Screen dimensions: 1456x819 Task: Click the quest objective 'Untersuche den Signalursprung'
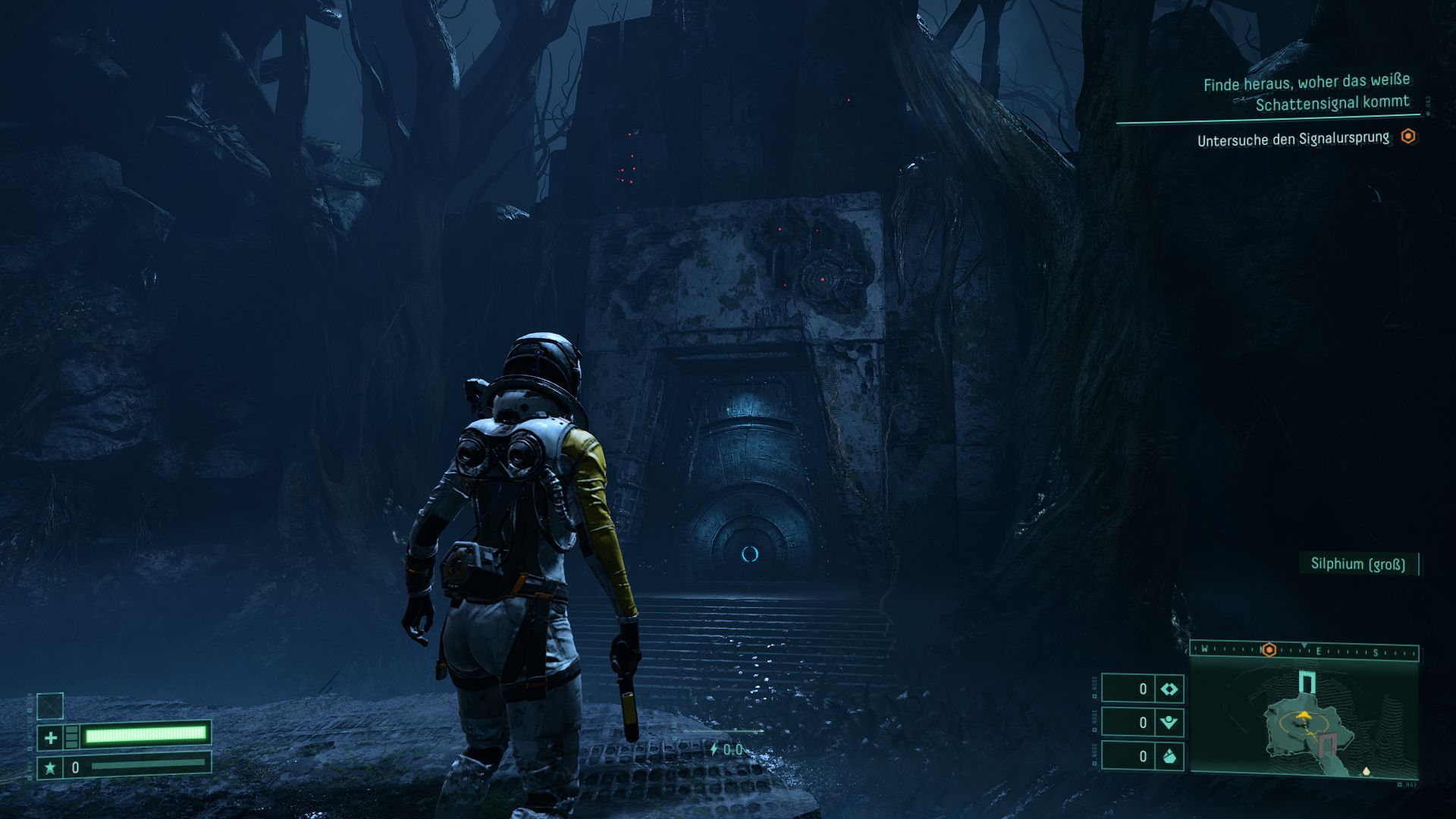[1293, 139]
